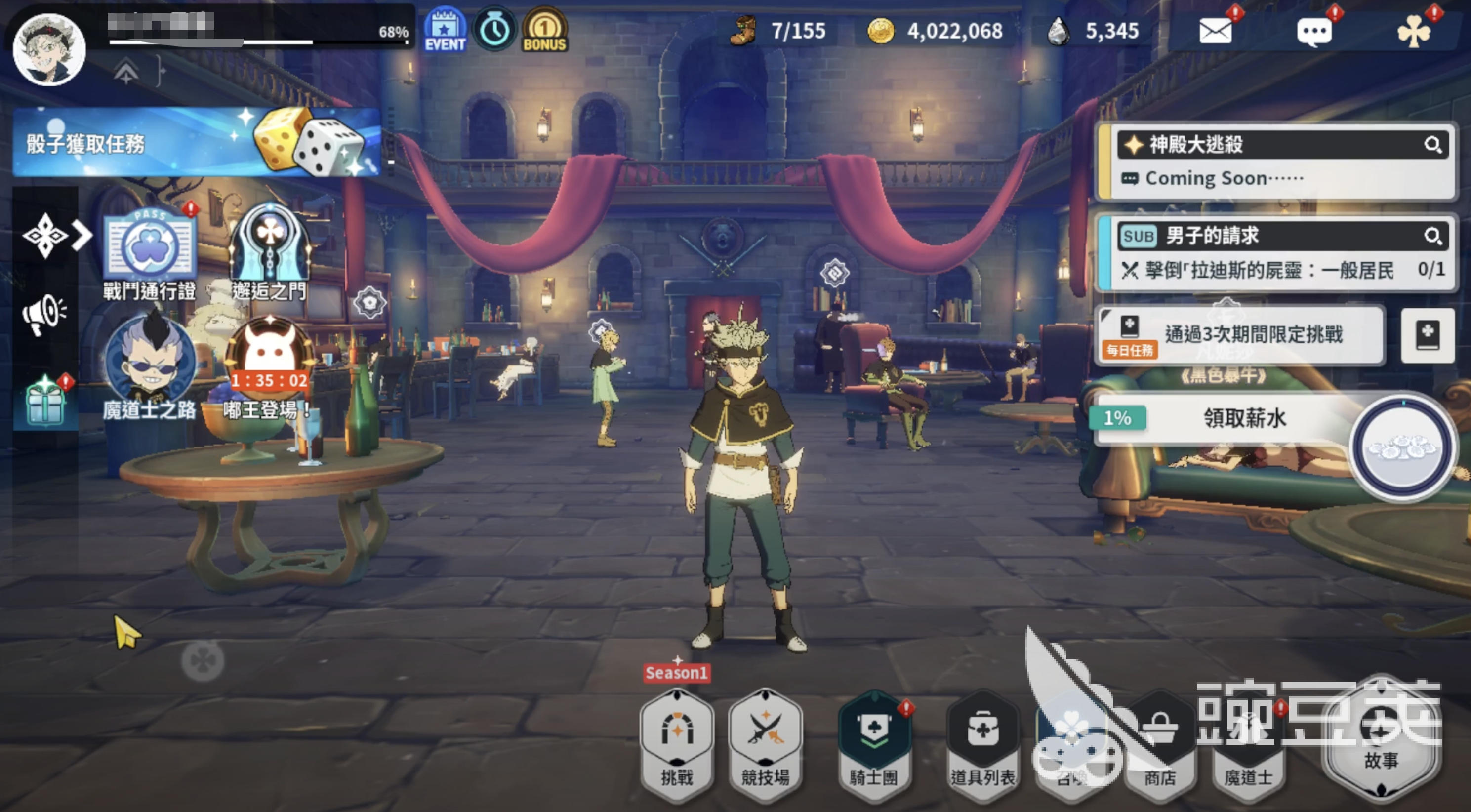This screenshot has width=1471, height=812.
Task: Open the chat speech bubble
Action: [1314, 32]
